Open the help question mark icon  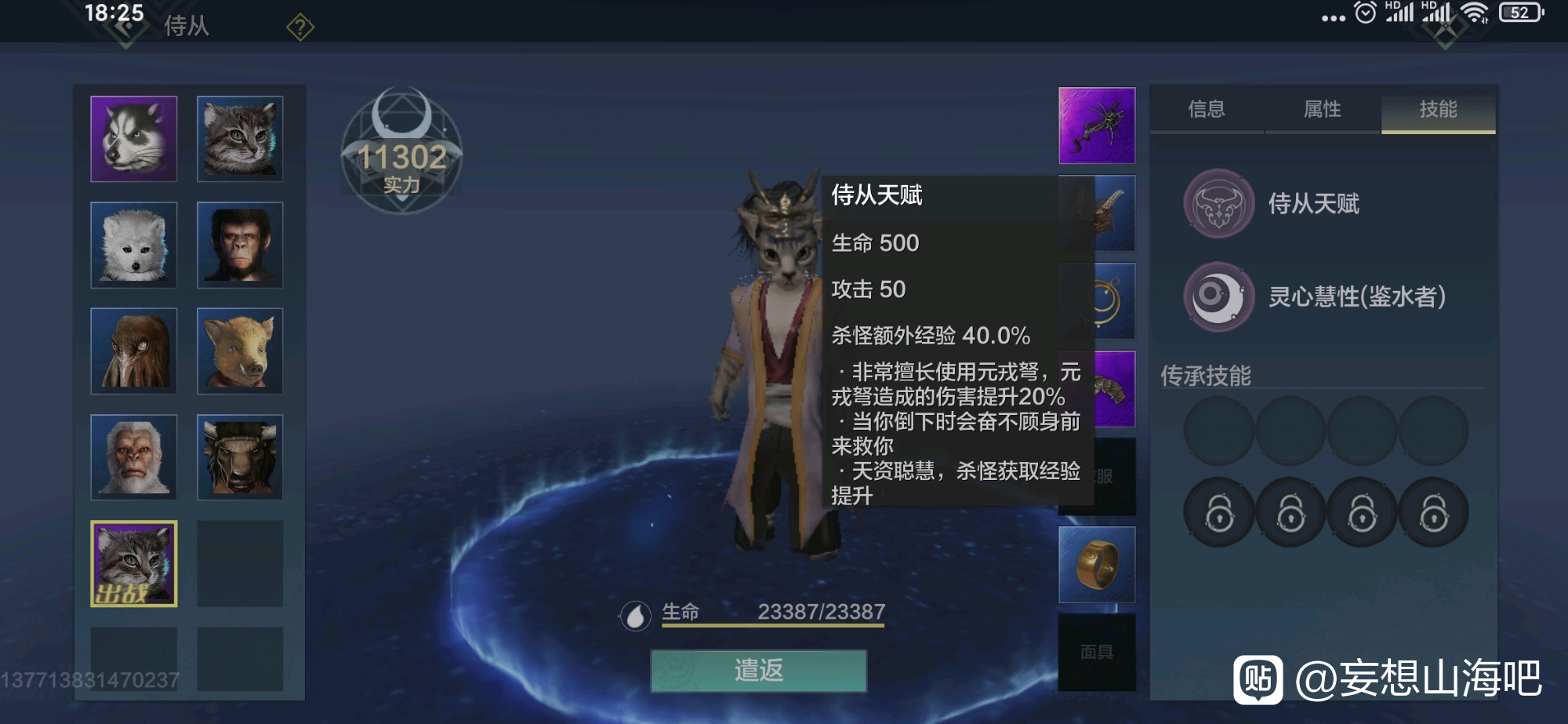[x=300, y=28]
